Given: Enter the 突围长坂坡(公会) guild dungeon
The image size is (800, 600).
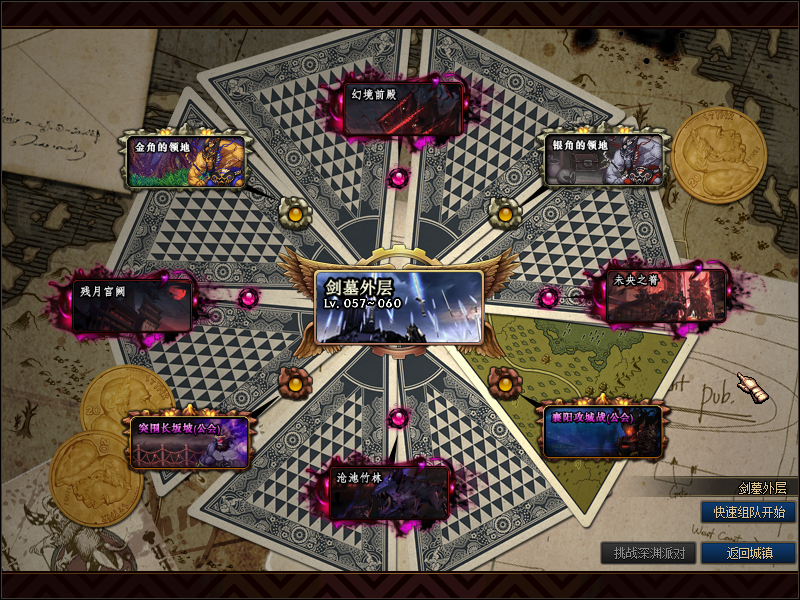Looking at the screenshot, I should tap(189, 441).
